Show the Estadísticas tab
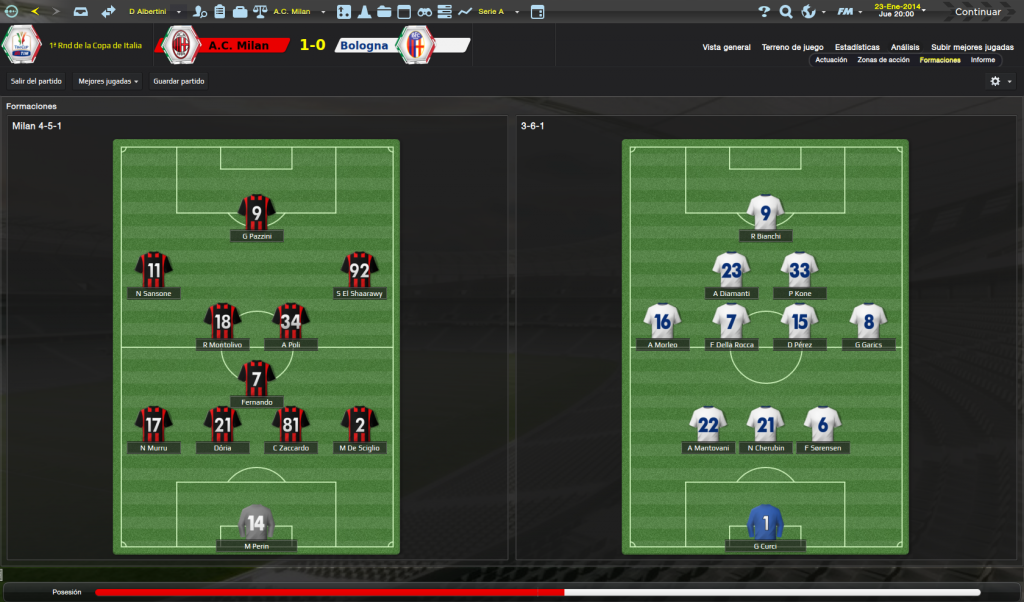 (x=857, y=47)
